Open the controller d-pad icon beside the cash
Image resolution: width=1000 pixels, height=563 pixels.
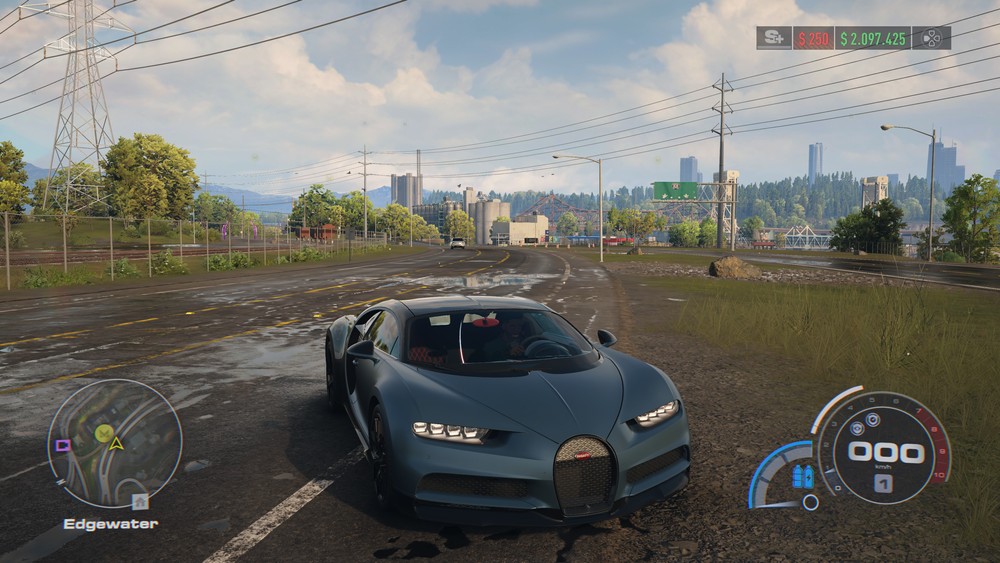[931, 38]
